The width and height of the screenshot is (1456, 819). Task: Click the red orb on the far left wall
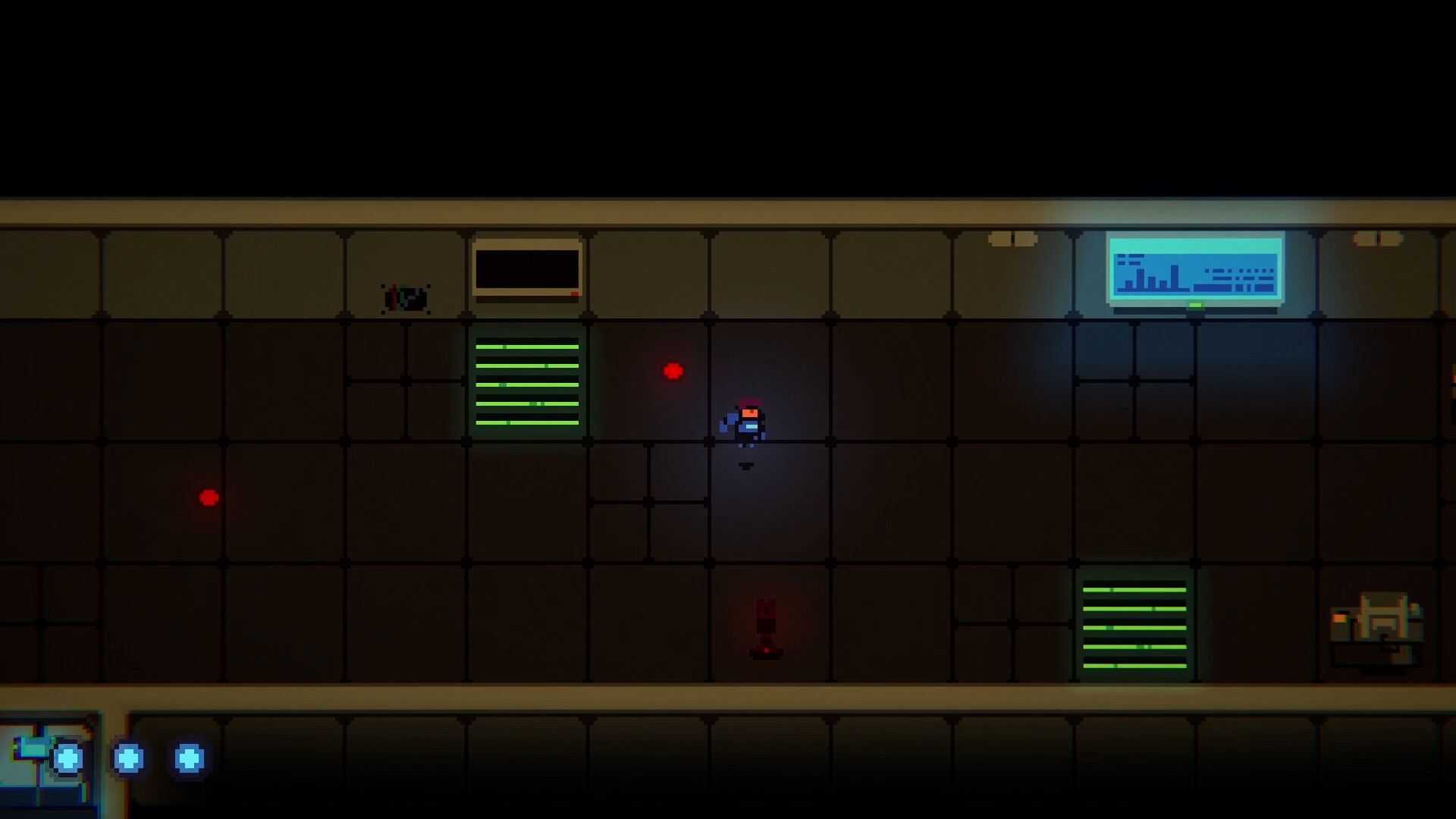point(207,497)
